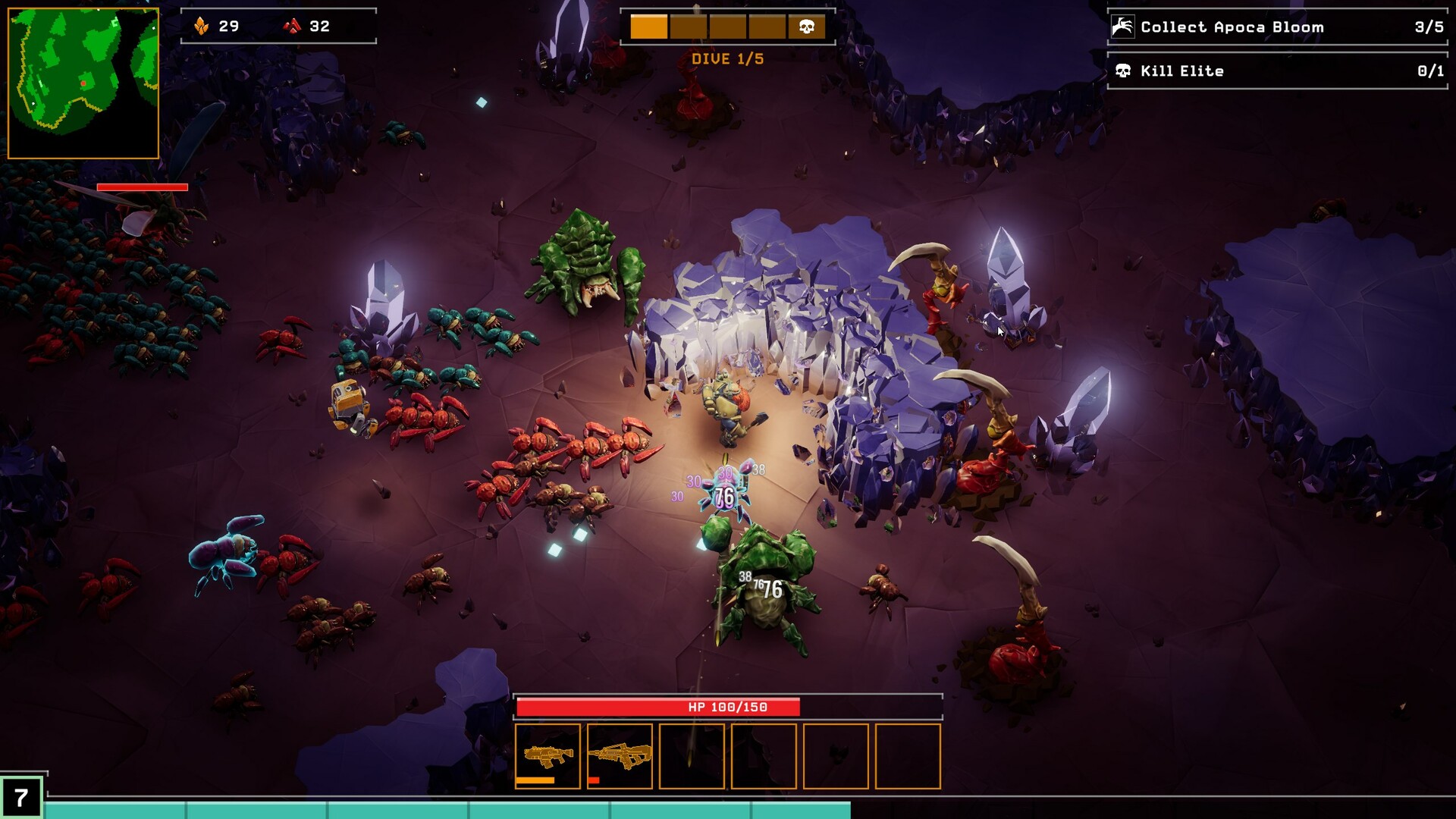
Task: Click the second dive progress segment
Action: 687,26
